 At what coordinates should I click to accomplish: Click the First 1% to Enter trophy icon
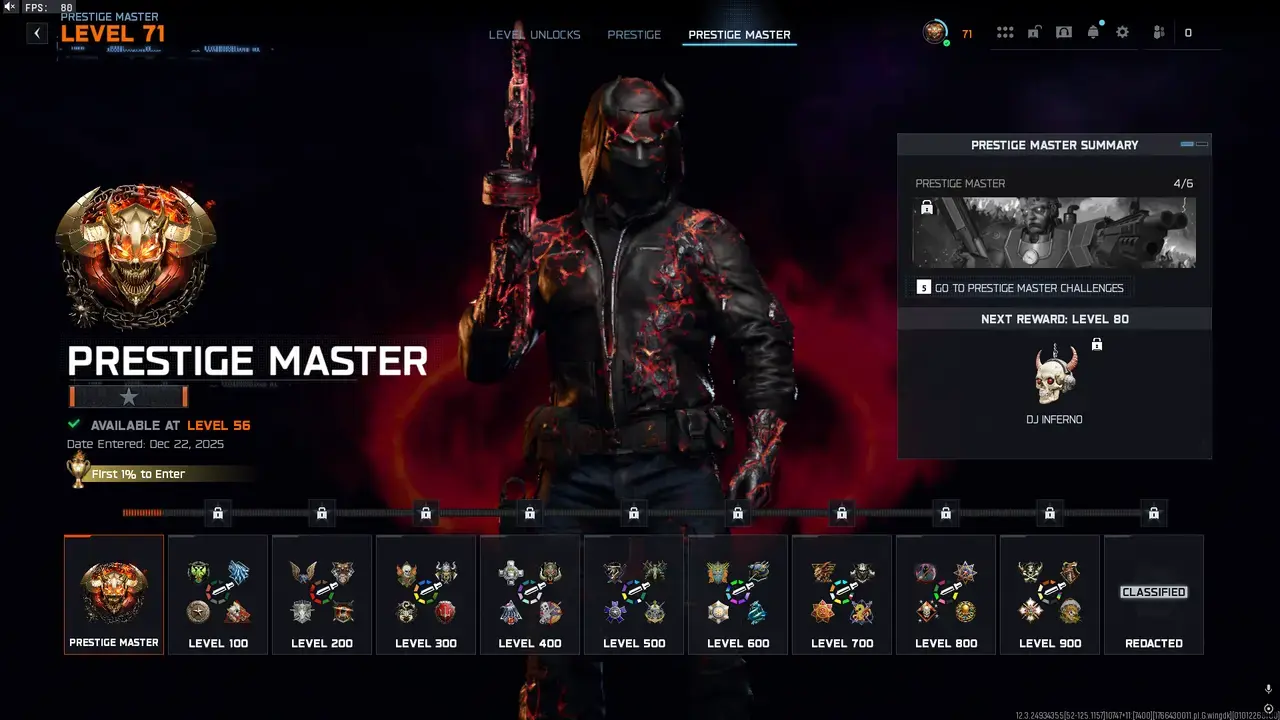(x=78, y=470)
